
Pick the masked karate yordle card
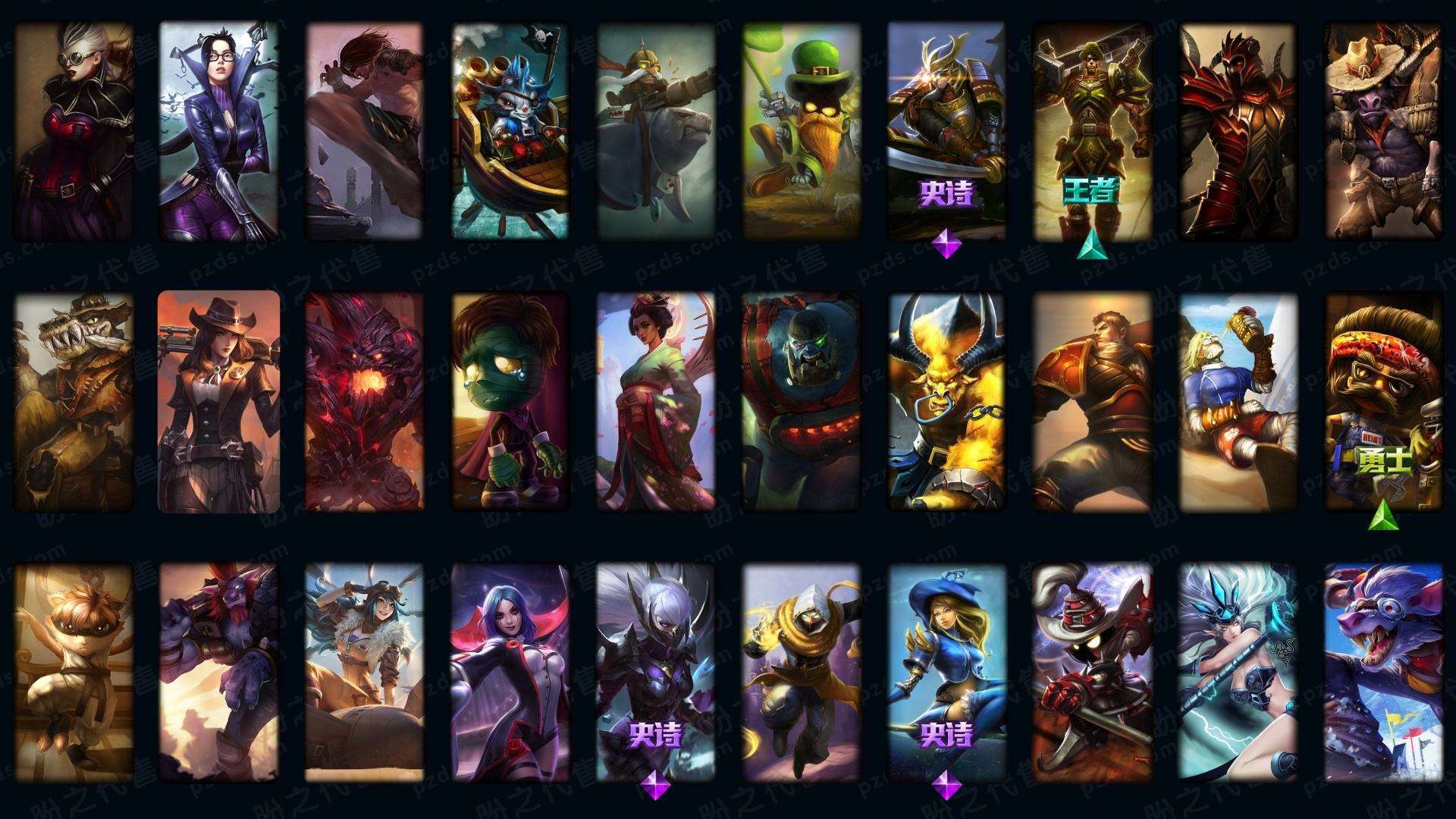point(74,672)
